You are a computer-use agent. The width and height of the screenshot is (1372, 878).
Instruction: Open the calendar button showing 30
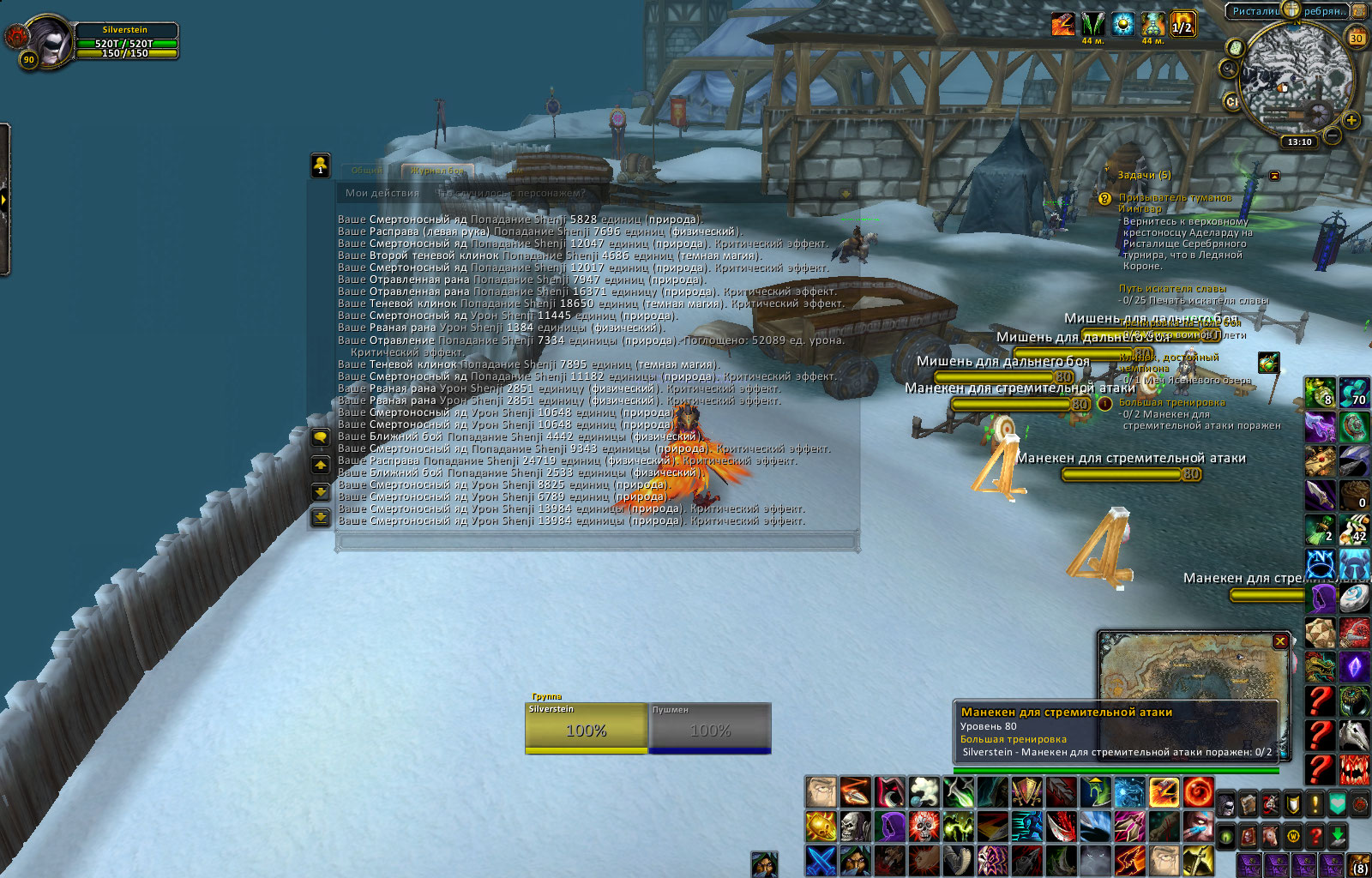(x=1357, y=38)
